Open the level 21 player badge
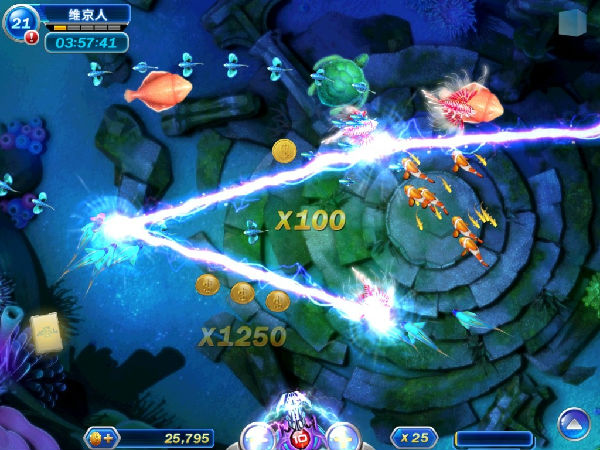 point(19,22)
